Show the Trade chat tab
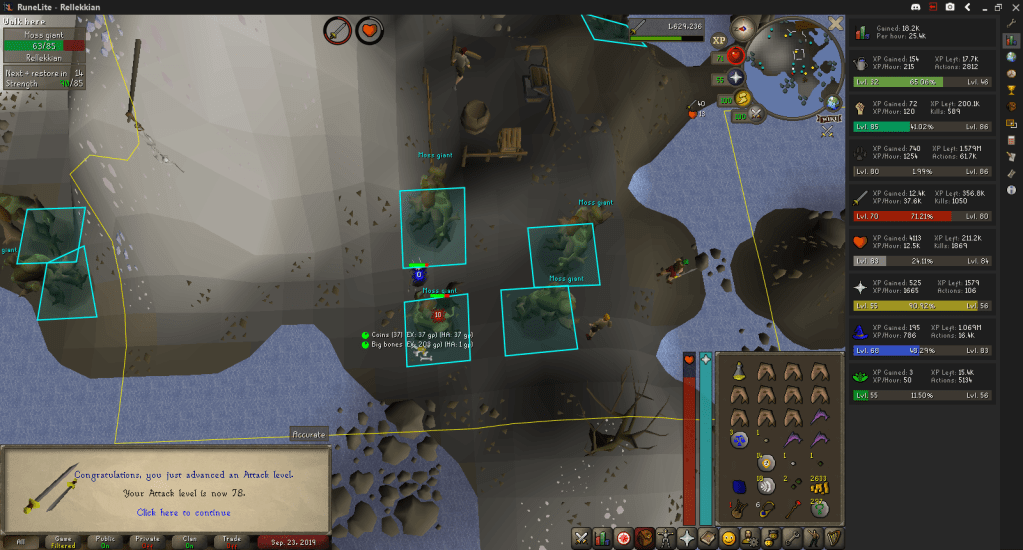This screenshot has width=1023, height=550. pyautogui.click(x=231, y=541)
